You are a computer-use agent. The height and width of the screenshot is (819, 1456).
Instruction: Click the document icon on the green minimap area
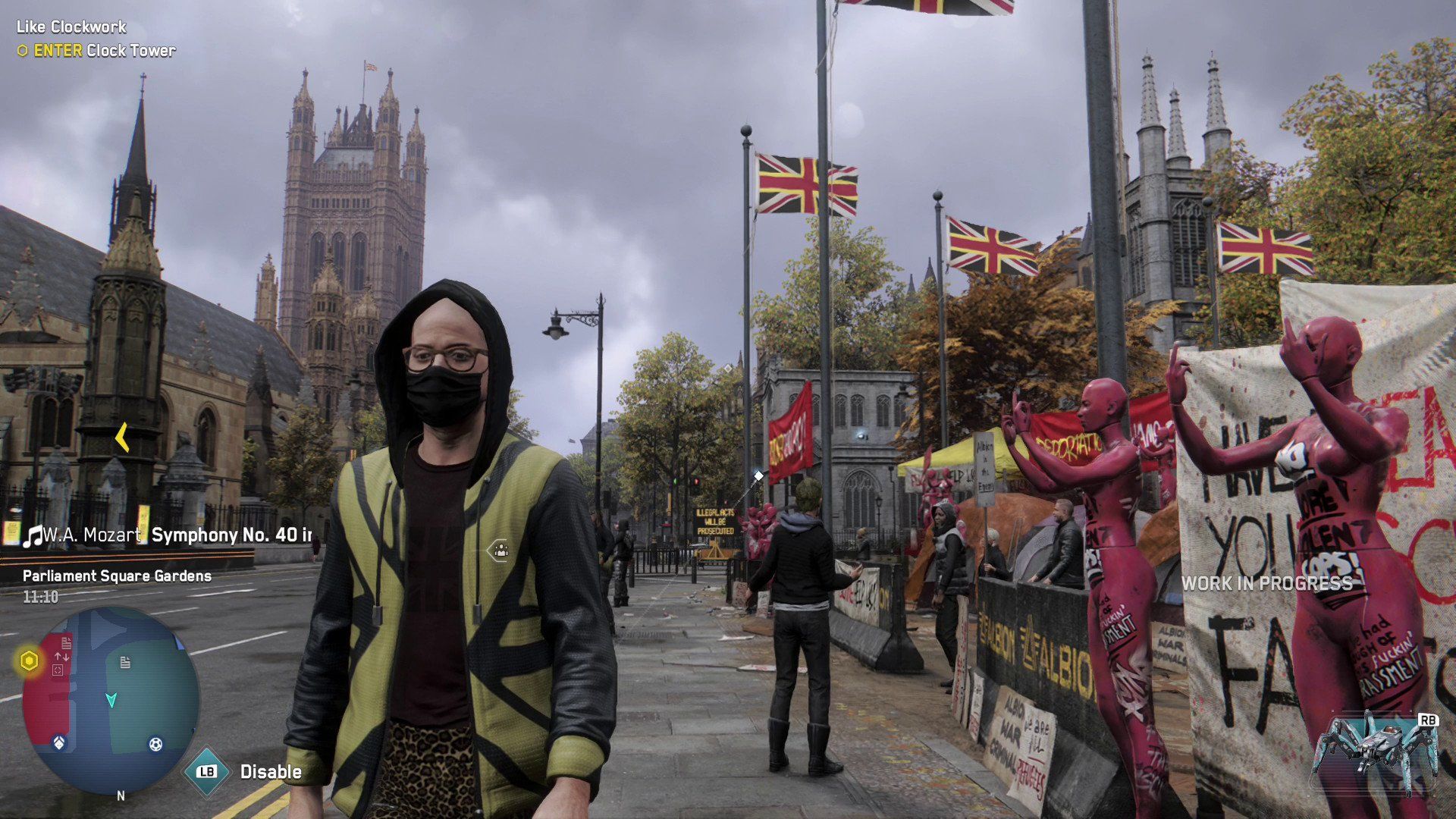[x=124, y=662]
